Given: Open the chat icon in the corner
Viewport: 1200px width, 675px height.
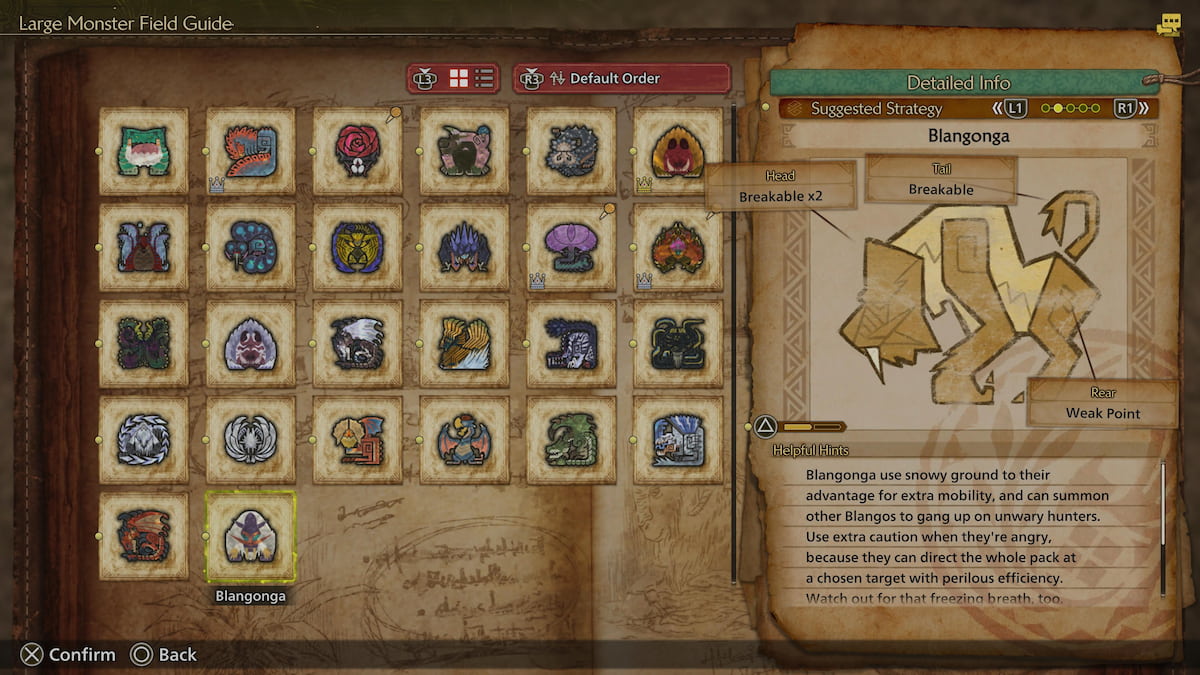Looking at the screenshot, I should [x=1167, y=26].
